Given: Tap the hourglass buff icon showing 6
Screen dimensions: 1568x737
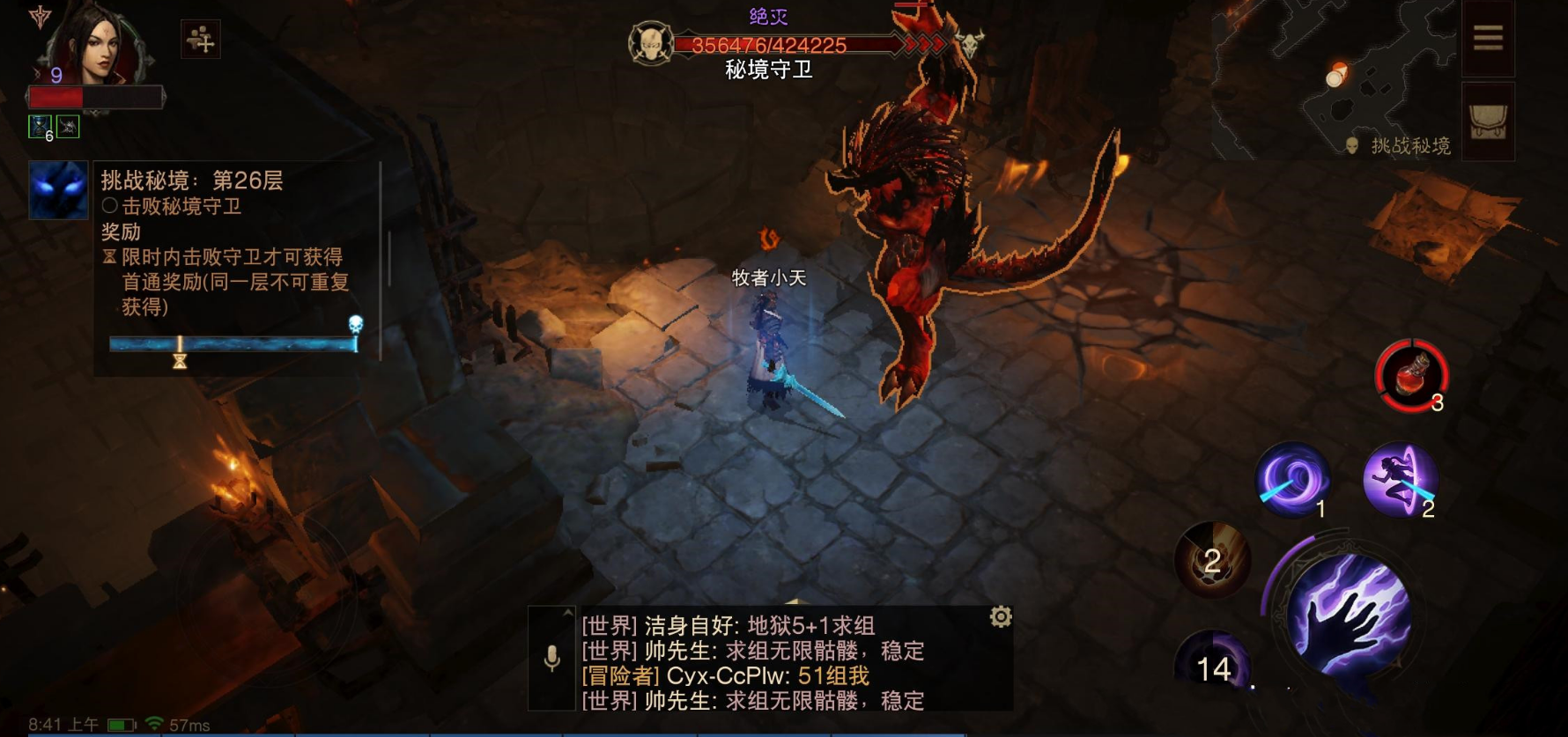Looking at the screenshot, I should click(x=39, y=125).
